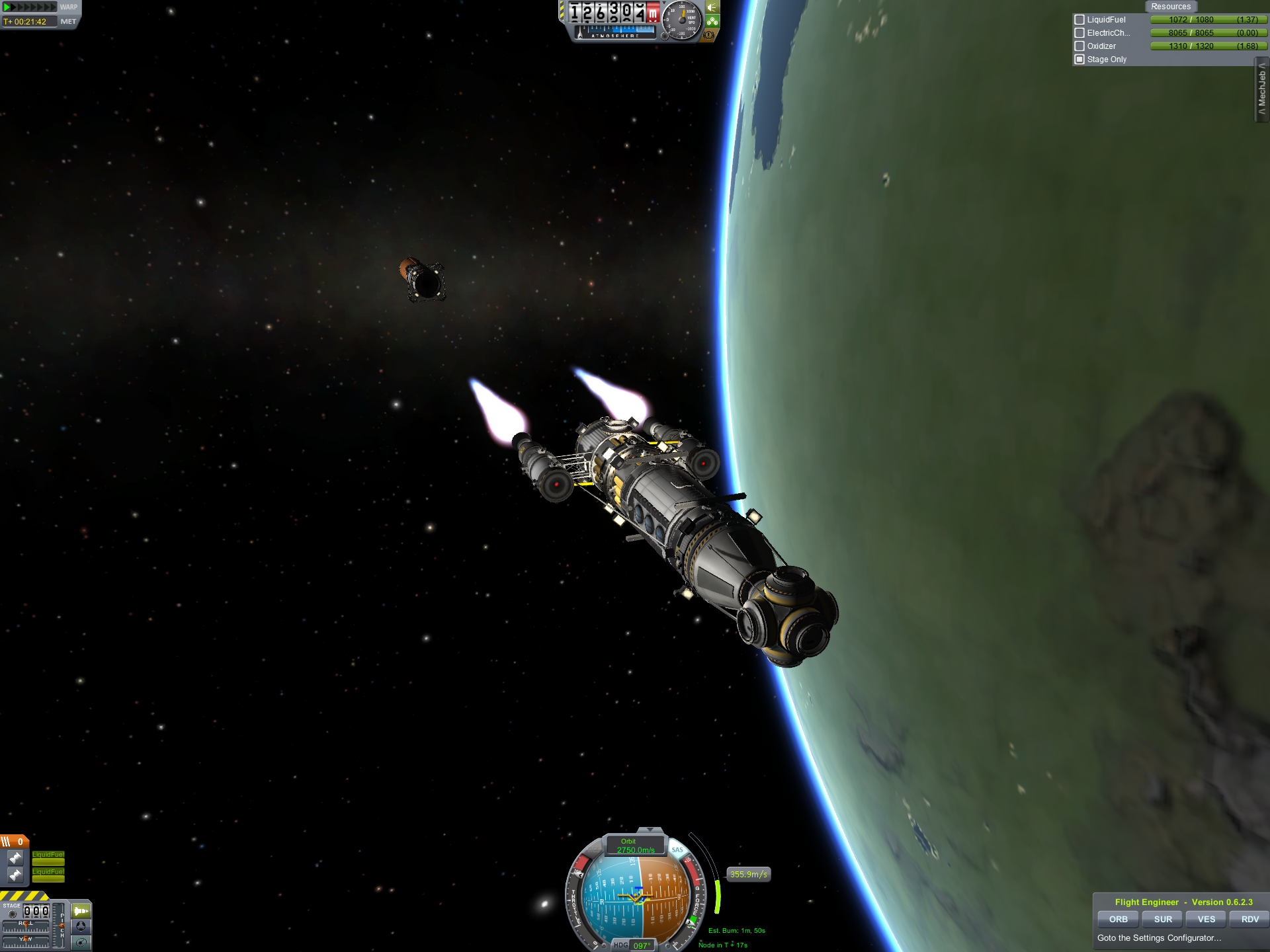The width and height of the screenshot is (1270, 952).
Task: Toggle the brakes button
Action: (x=709, y=35)
